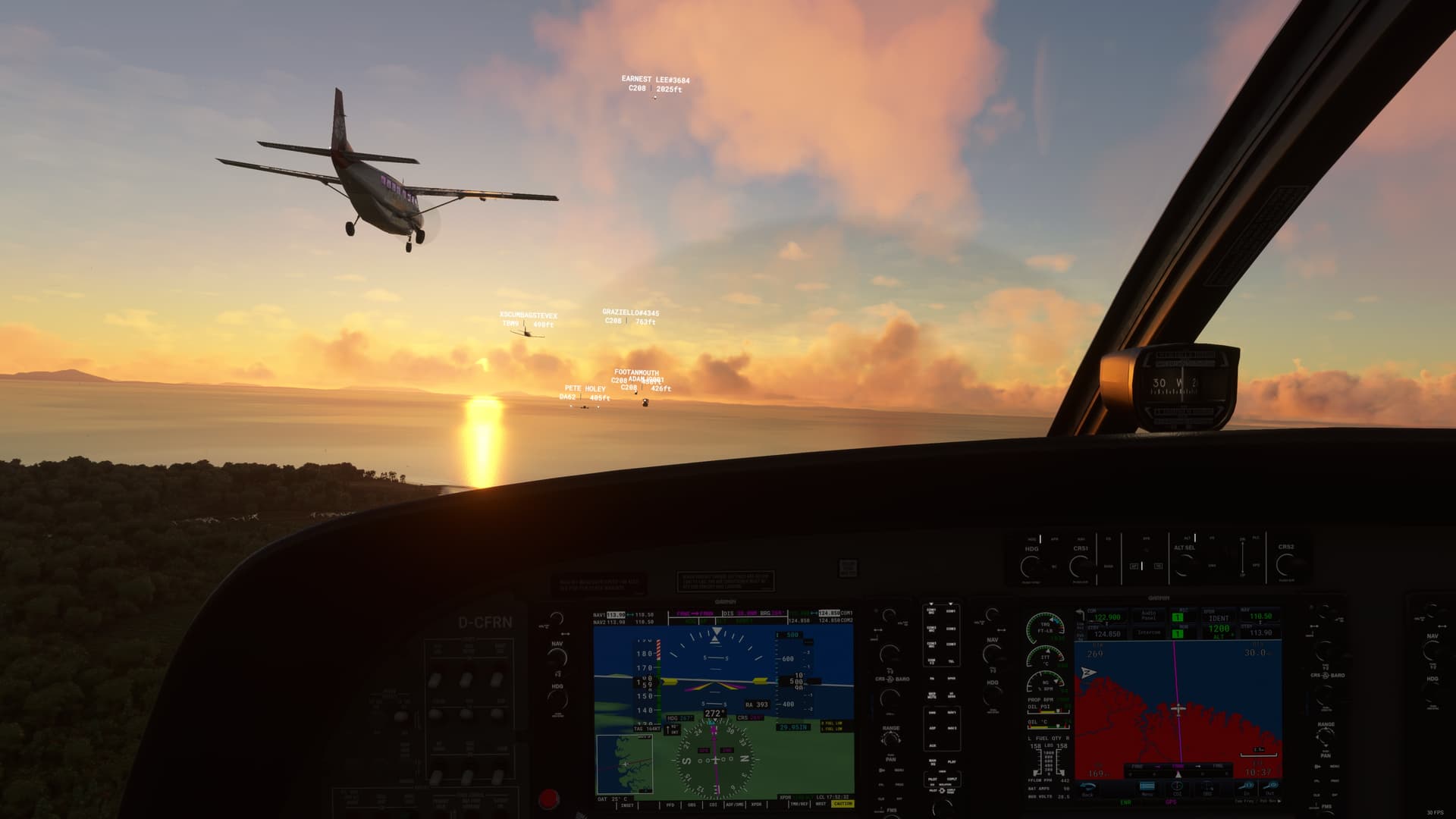Screen dimensions: 1456x819
Task: Select the ADF/DME softkey
Action: point(734,805)
